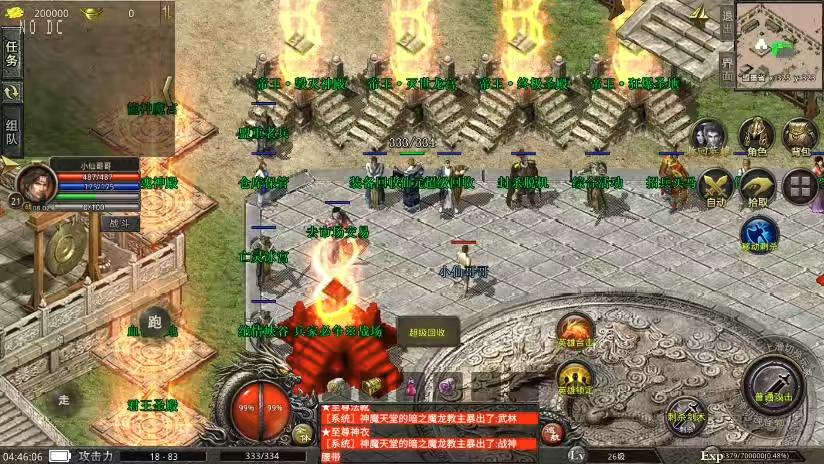This screenshot has height=464, width=824.
Task: Activate the 英雄合击 hero combo skill
Action: coord(575,331)
